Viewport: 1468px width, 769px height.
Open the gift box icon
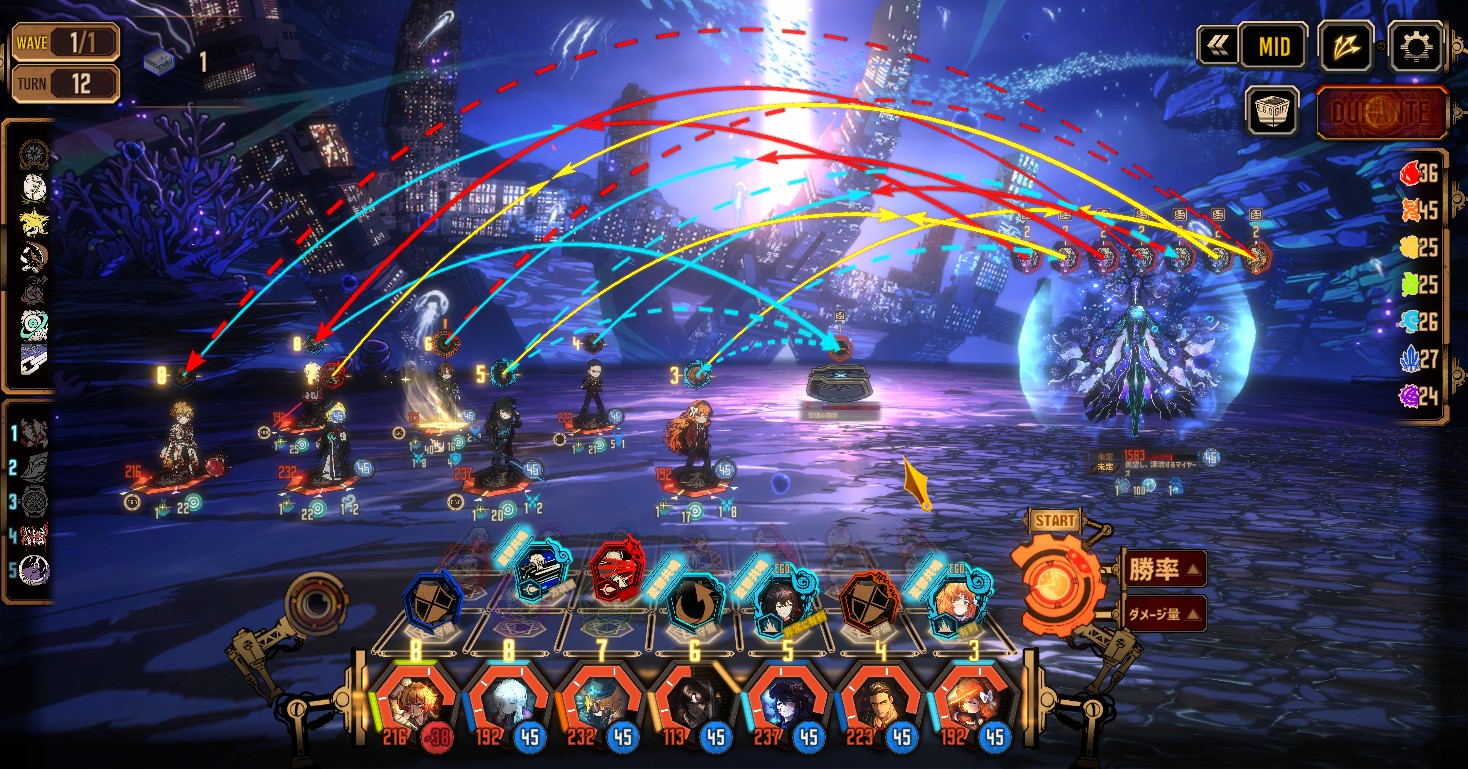pos(1272,110)
